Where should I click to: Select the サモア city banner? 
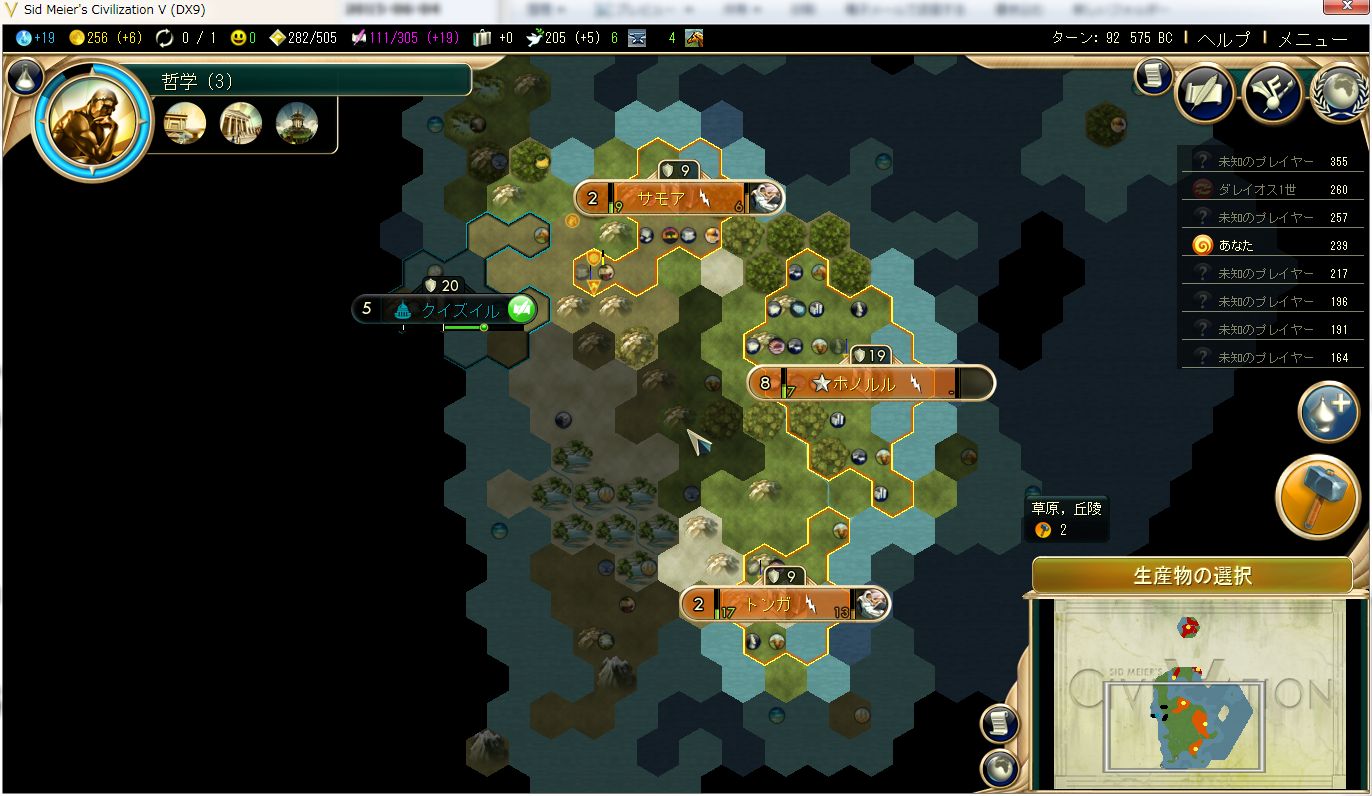click(x=676, y=198)
